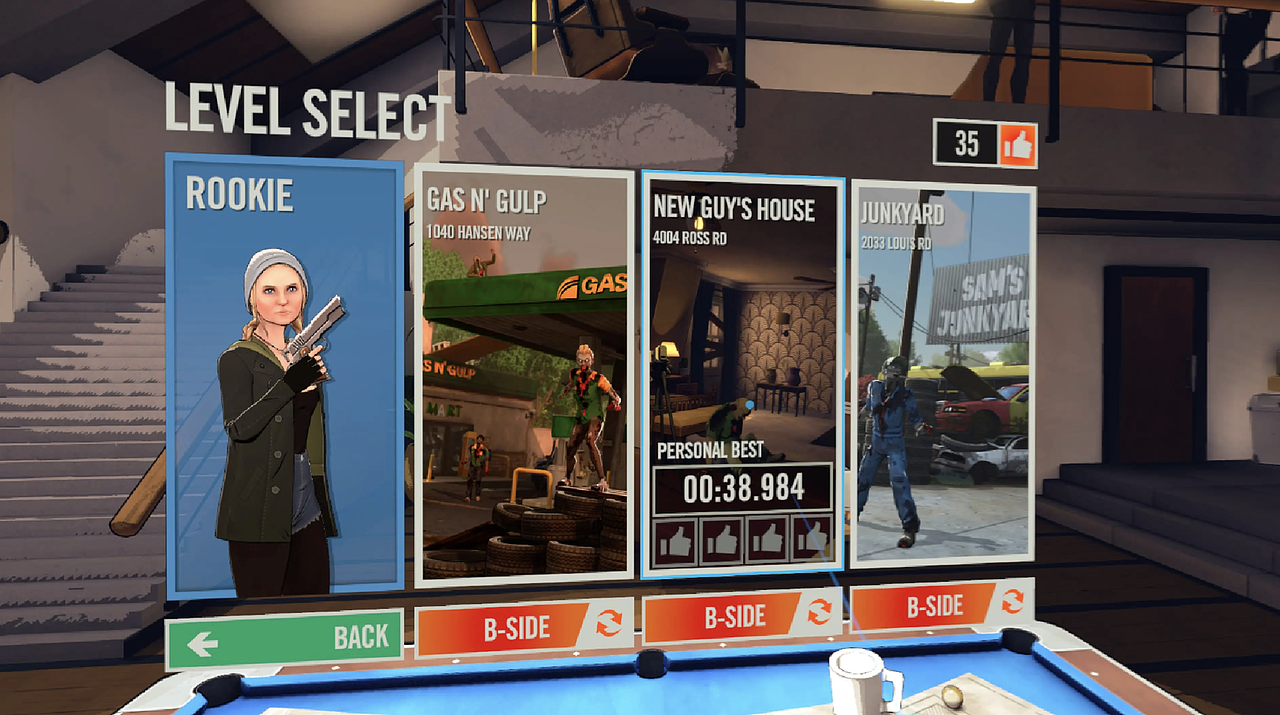Image resolution: width=1280 pixels, height=715 pixels.
Task: Go back using the green Back button
Action: pos(284,639)
